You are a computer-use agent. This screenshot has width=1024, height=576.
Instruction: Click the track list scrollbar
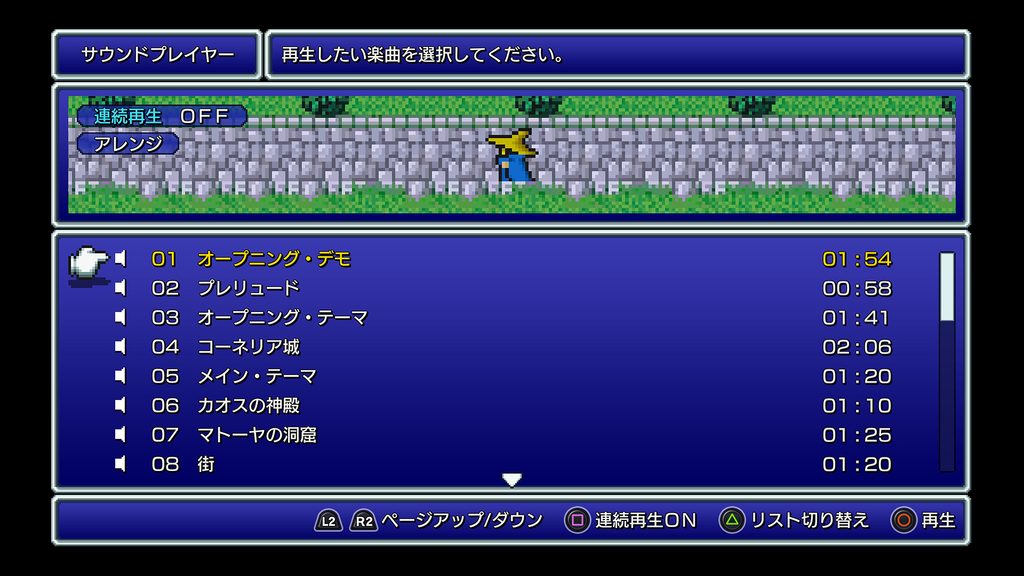click(946, 360)
